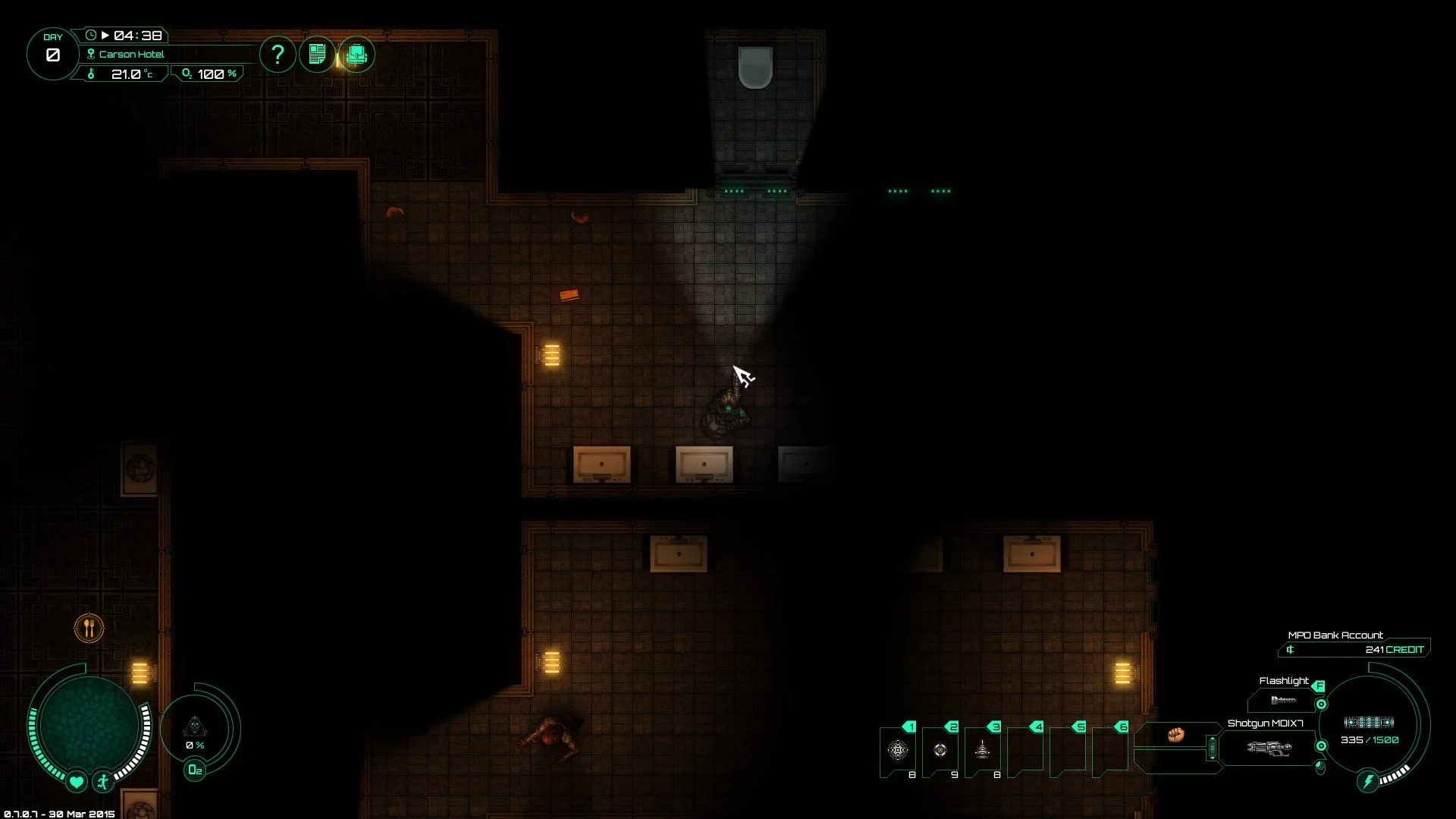
Task: Toggle the game time play control
Action: pos(105,36)
